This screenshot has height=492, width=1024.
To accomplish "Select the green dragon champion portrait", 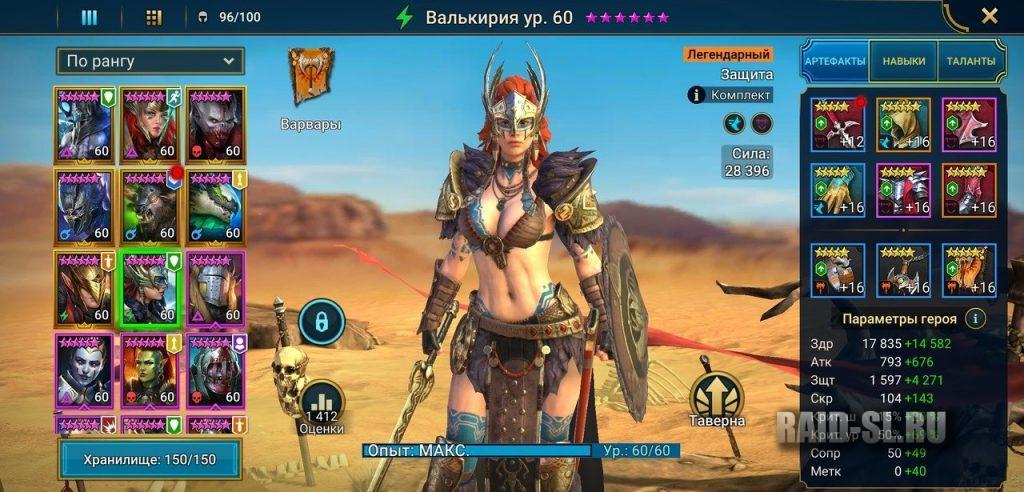I will (215, 205).
